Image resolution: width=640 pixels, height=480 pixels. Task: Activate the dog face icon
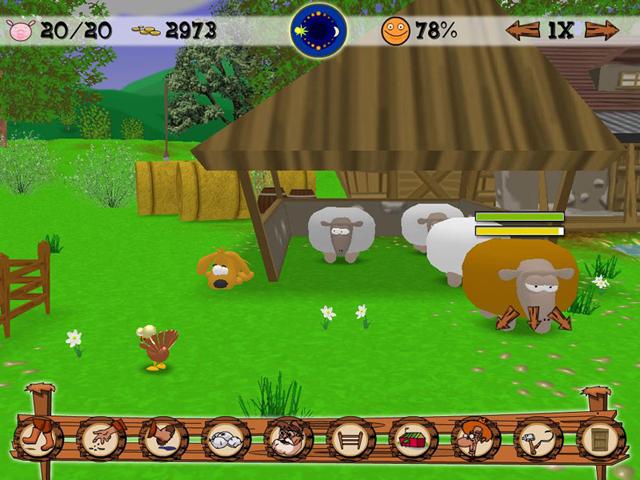tap(288, 438)
